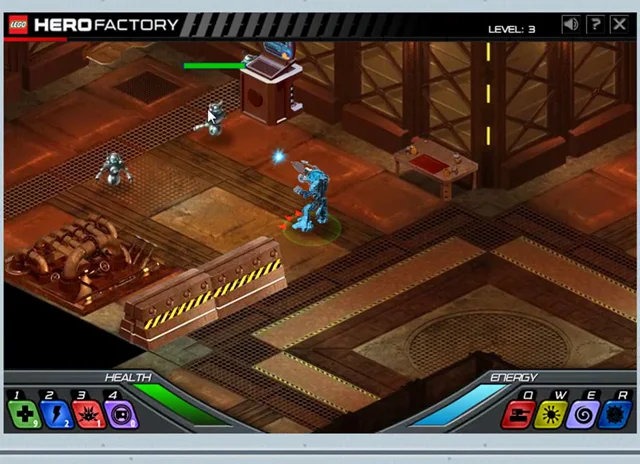
Task: Use the blue lightning bolt item
Action: click(54, 413)
